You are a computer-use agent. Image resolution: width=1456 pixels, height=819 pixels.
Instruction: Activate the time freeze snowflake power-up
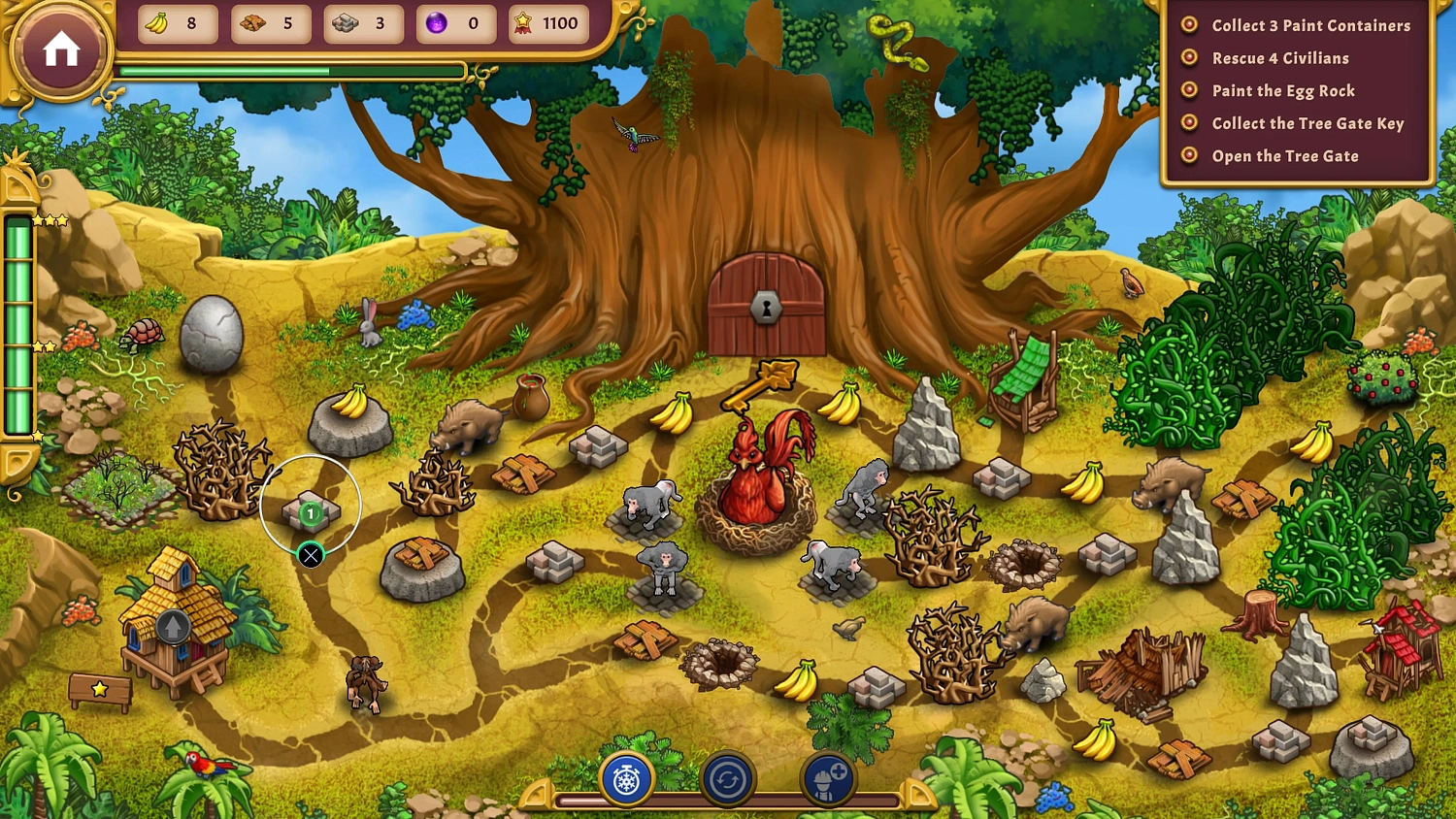coord(626,779)
